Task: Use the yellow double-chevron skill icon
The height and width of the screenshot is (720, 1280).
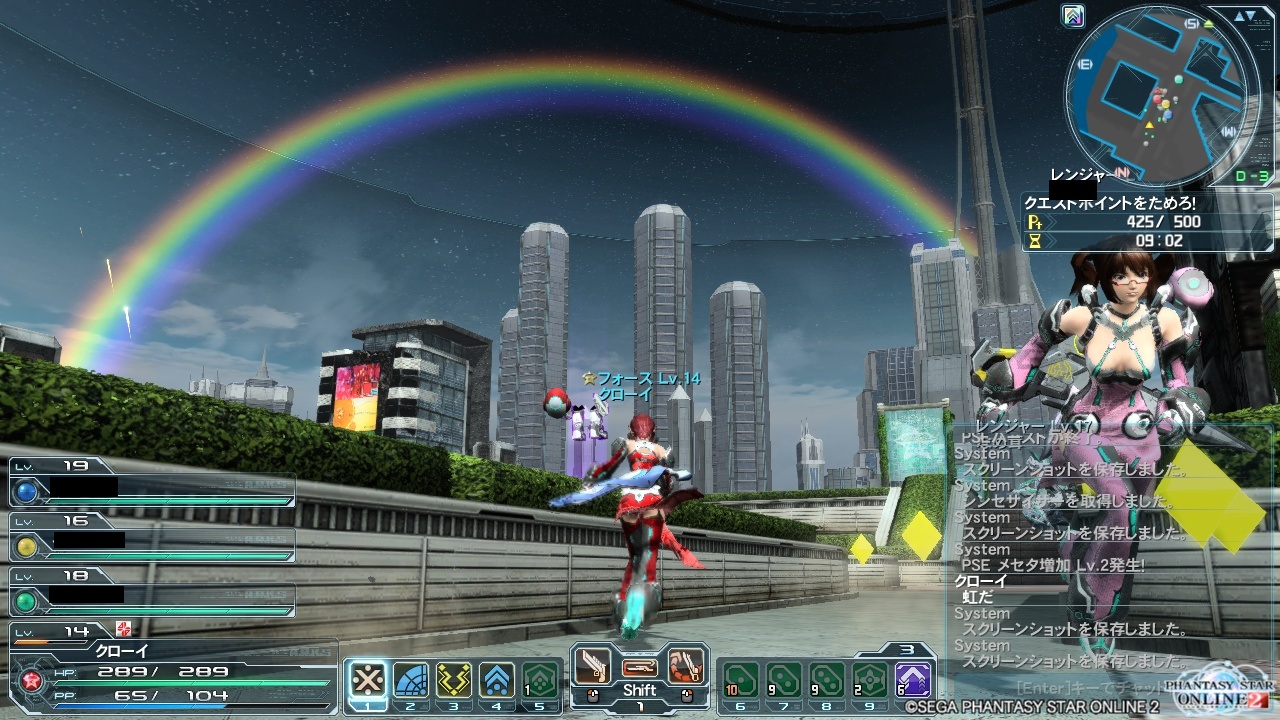Action: 454,680
